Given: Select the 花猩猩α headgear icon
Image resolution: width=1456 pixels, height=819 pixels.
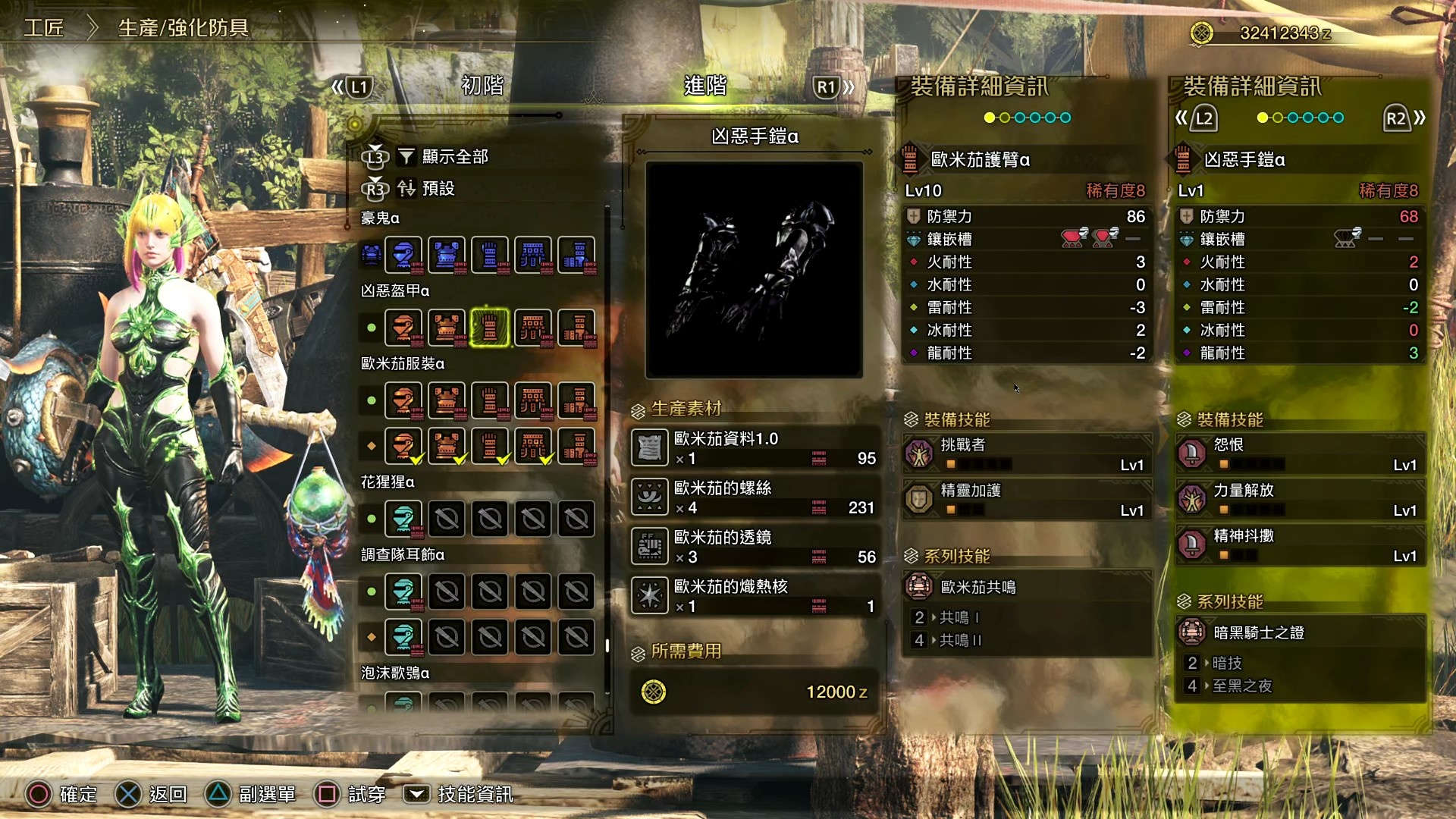Looking at the screenshot, I should pyautogui.click(x=403, y=519).
